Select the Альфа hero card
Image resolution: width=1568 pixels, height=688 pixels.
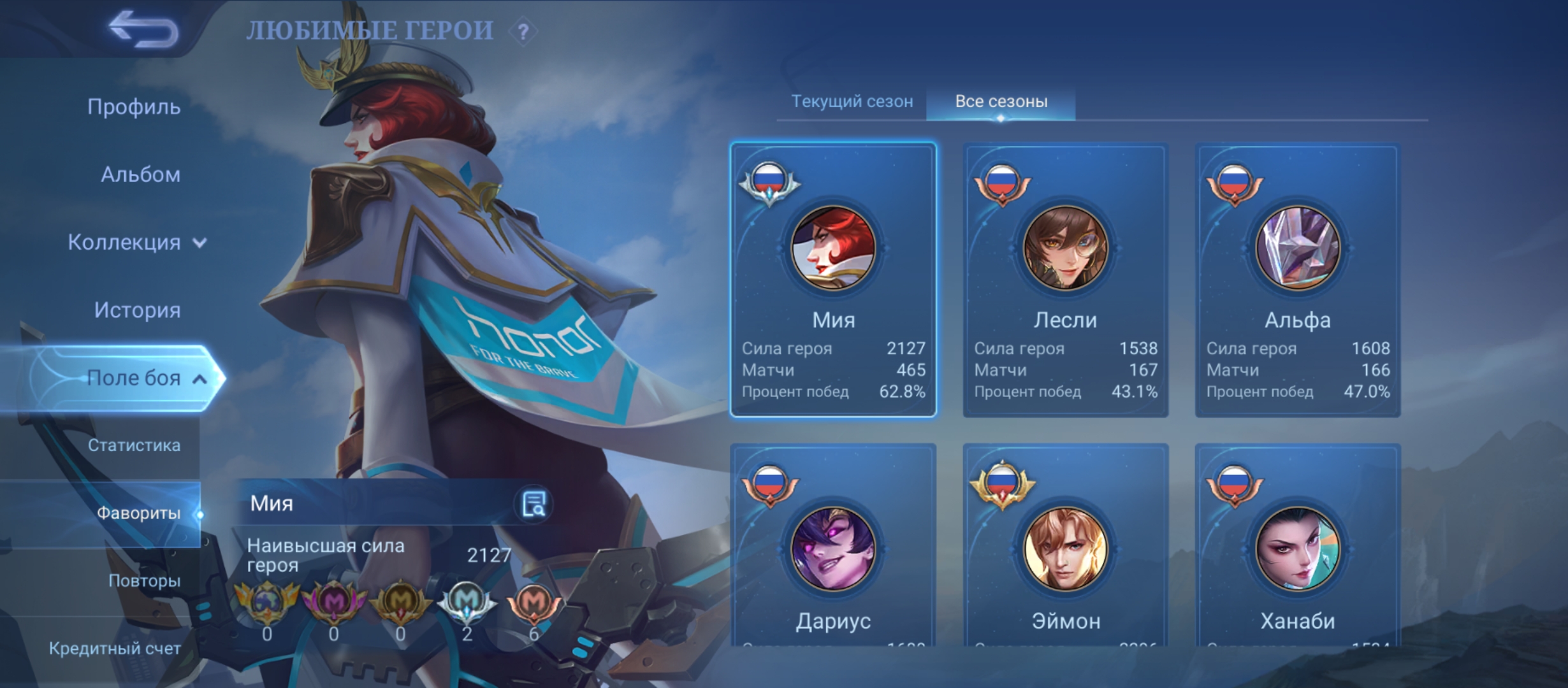click(1297, 280)
